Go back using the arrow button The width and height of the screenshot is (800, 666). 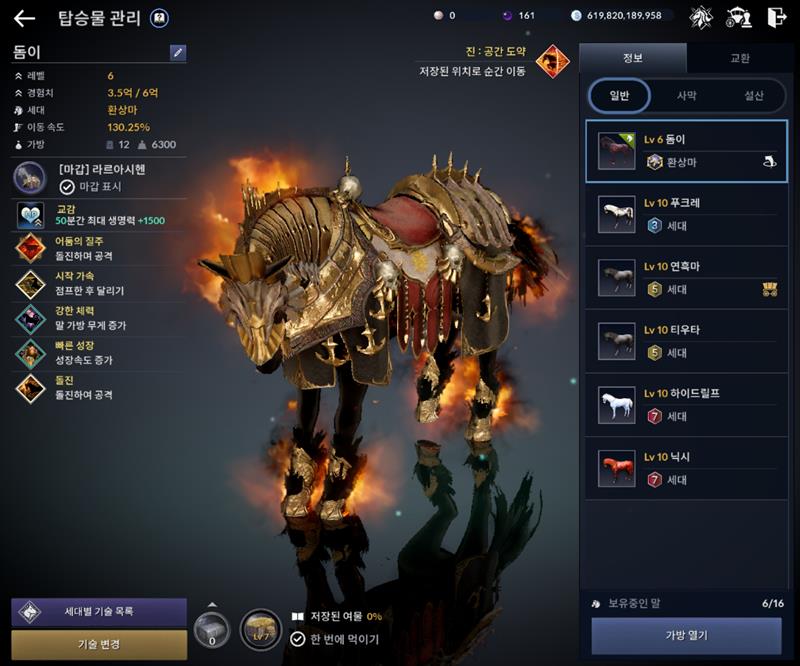(x=24, y=18)
